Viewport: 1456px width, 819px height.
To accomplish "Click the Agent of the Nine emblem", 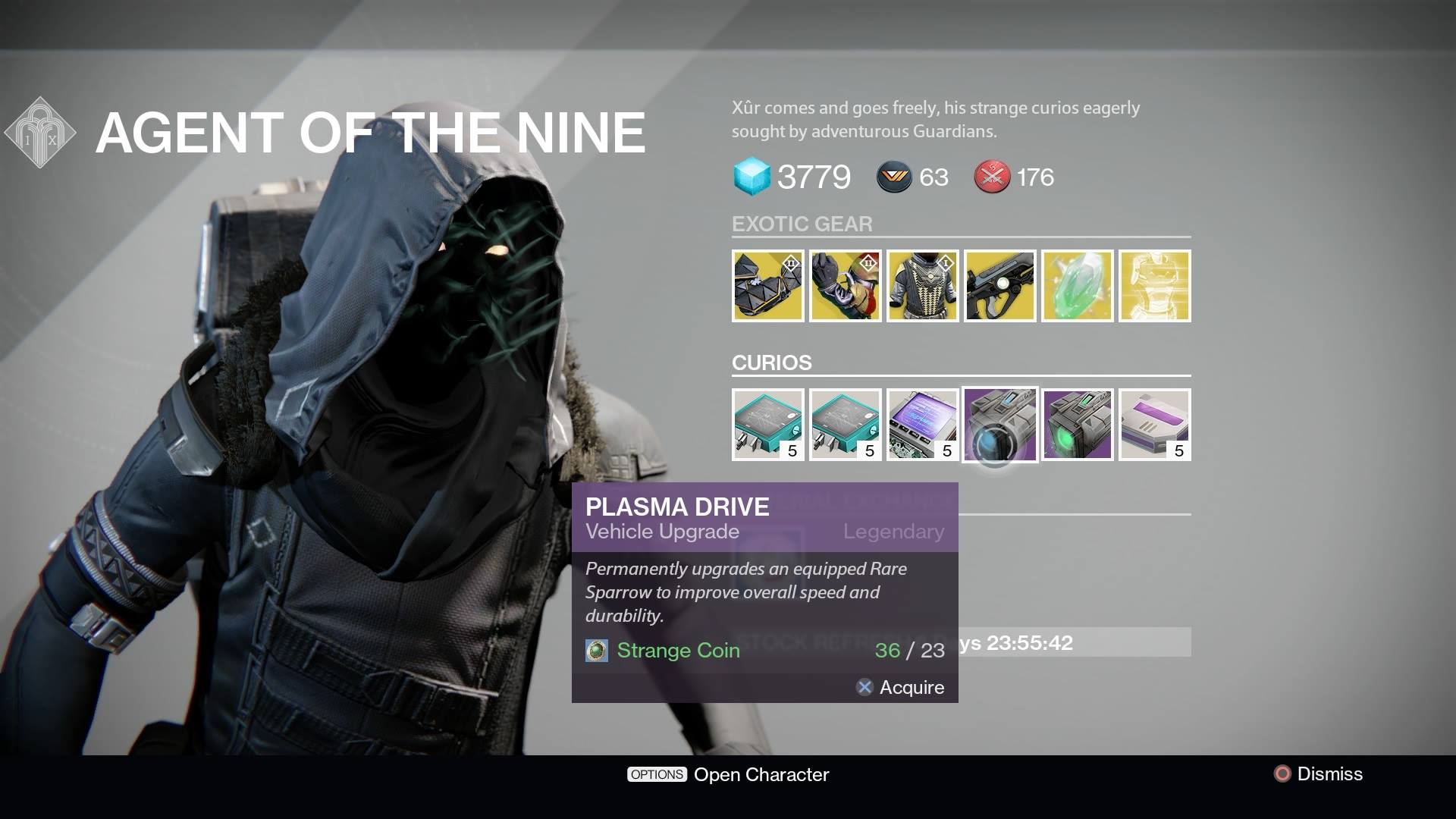I will (x=39, y=130).
